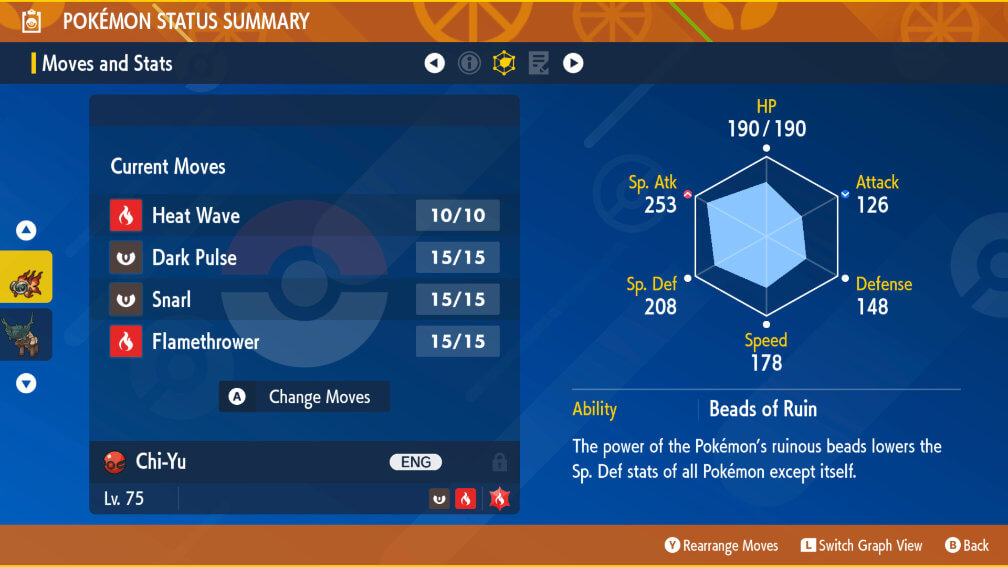Image resolution: width=1008 pixels, height=567 pixels.
Task: Go Back from the status summary
Action: coord(966,545)
